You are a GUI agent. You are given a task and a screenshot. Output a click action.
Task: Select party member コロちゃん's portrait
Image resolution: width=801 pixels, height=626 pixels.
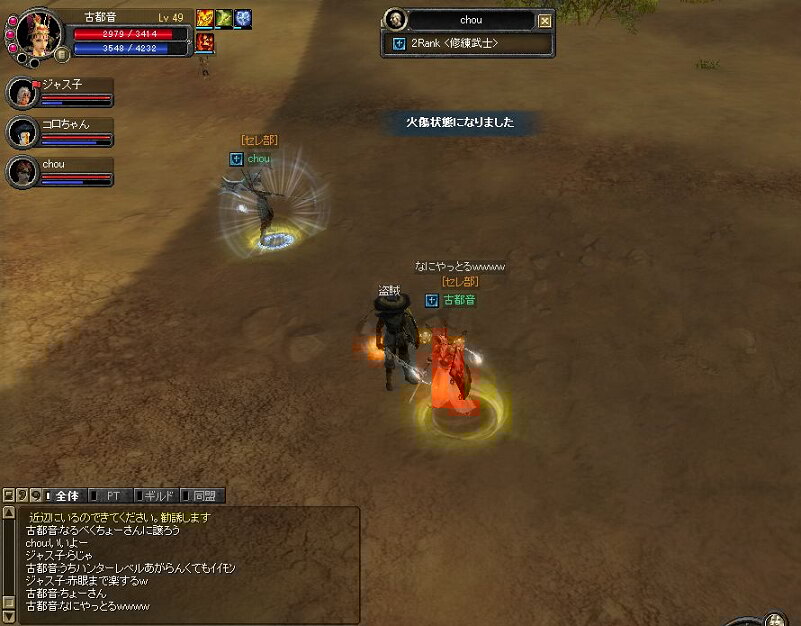click(x=22, y=132)
